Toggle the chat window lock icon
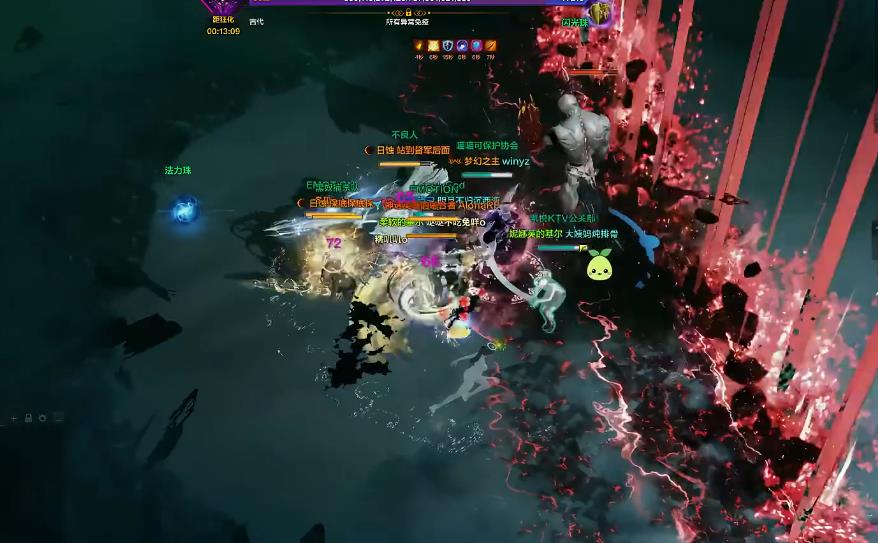Image resolution: width=878 pixels, height=543 pixels. (28, 418)
